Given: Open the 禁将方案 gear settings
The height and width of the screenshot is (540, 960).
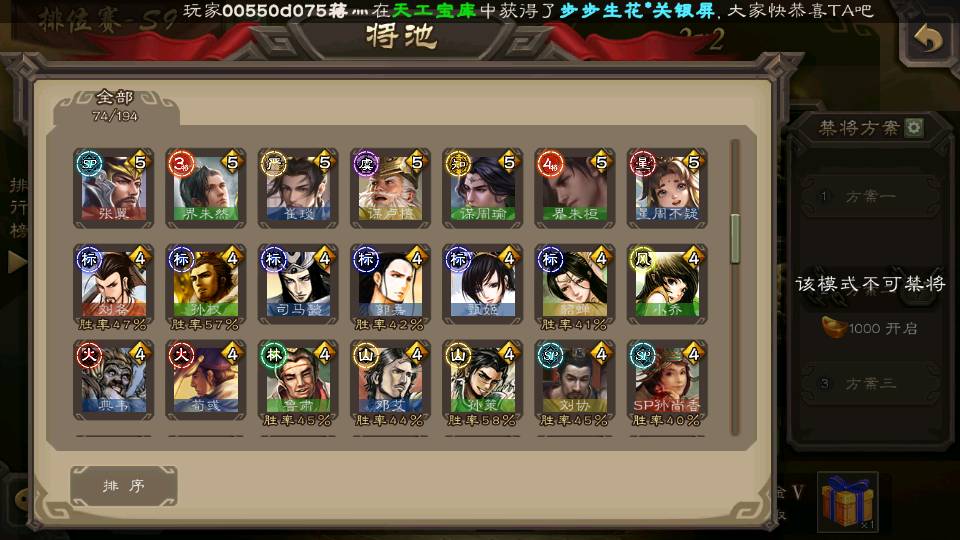Looking at the screenshot, I should pos(913,128).
